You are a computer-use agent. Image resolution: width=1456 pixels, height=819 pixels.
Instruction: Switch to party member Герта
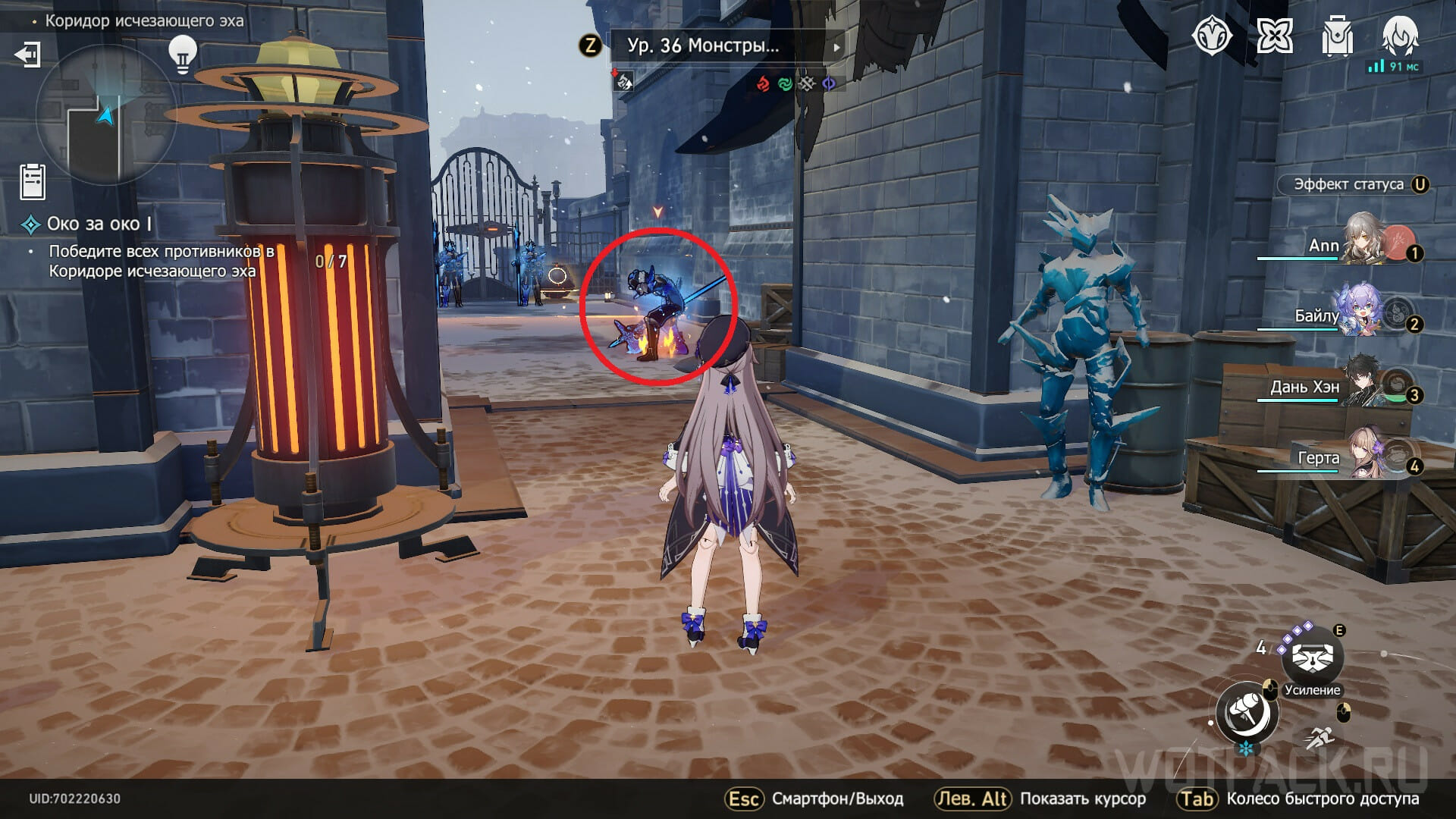click(x=1365, y=455)
